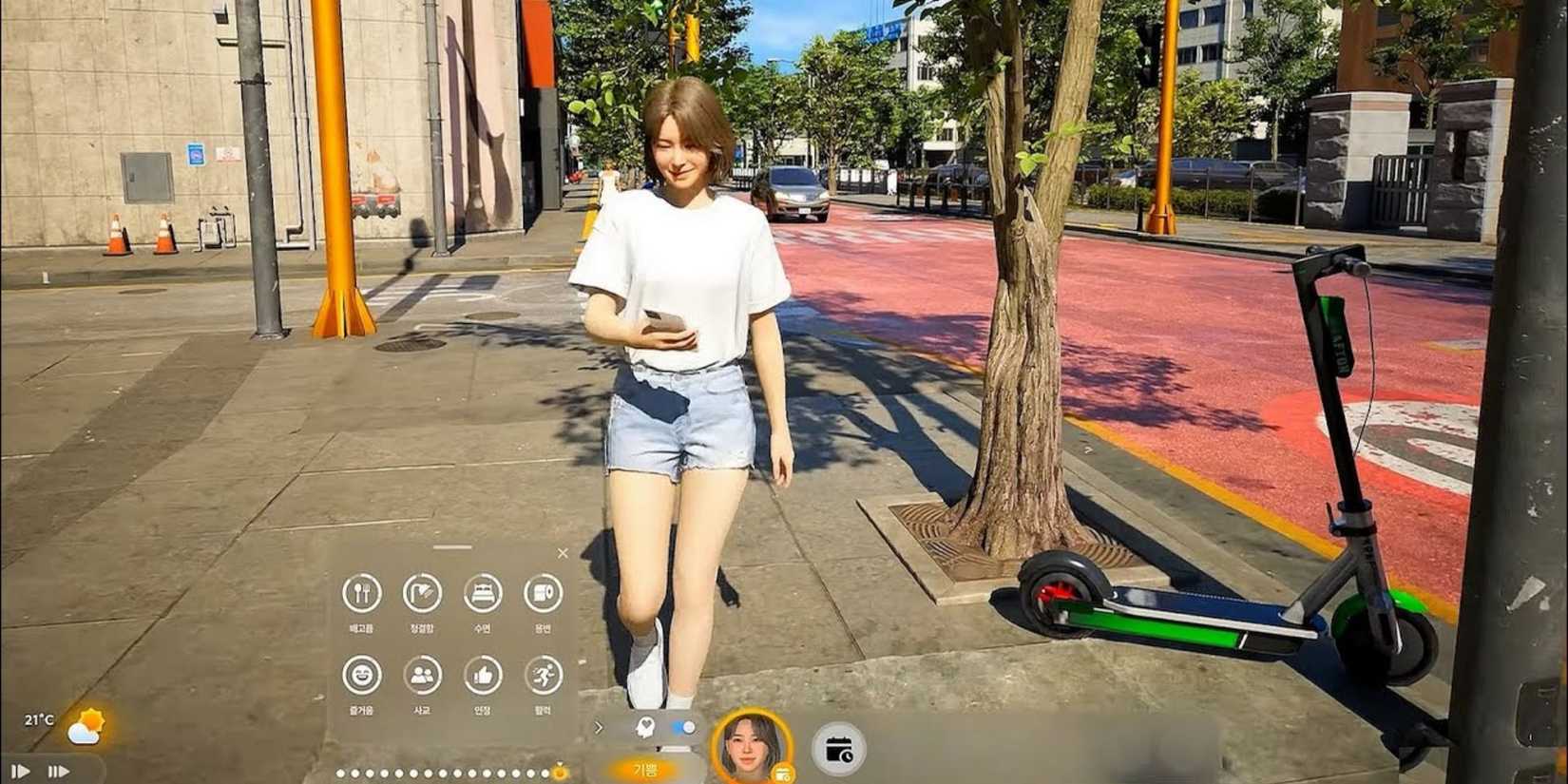
Task: Select the Recognition (인정) thumbs-up icon
Action: (x=482, y=676)
